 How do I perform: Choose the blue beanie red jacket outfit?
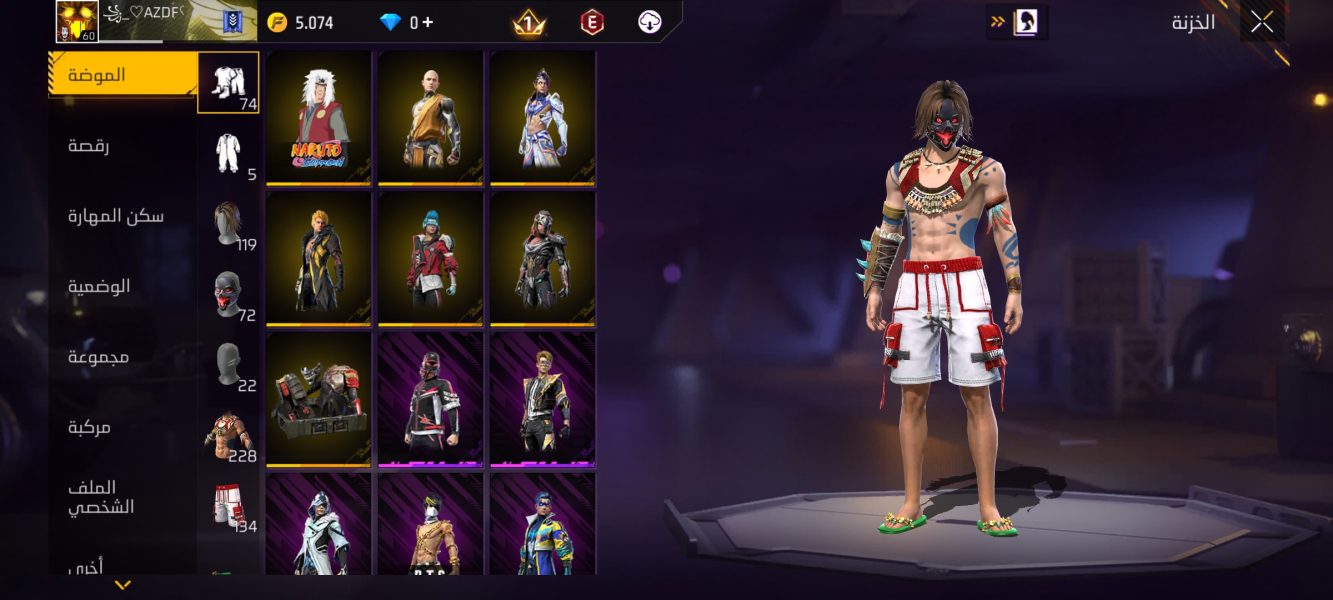click(431, 258)
